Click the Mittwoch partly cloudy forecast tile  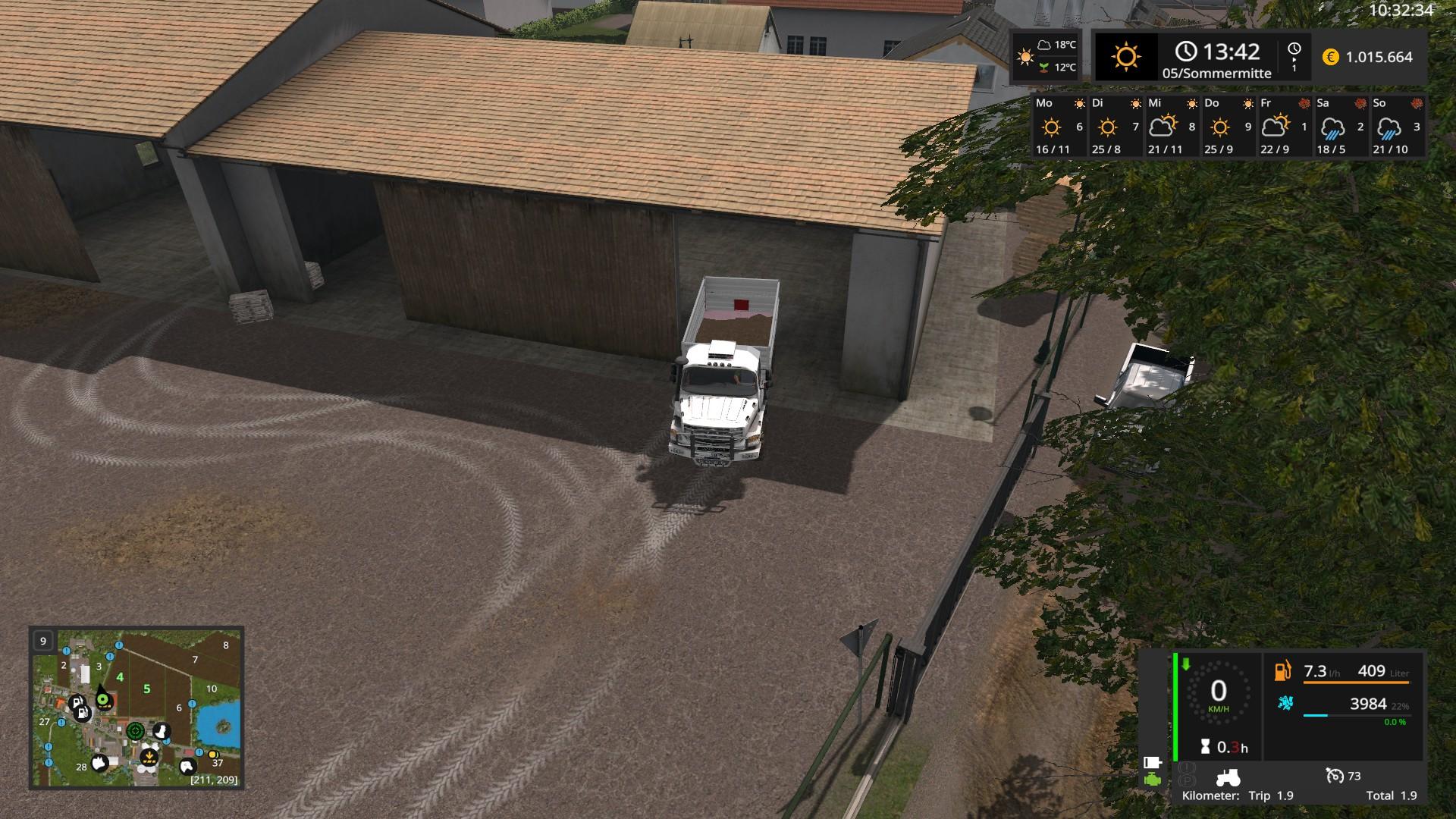tap(1172, 126)
